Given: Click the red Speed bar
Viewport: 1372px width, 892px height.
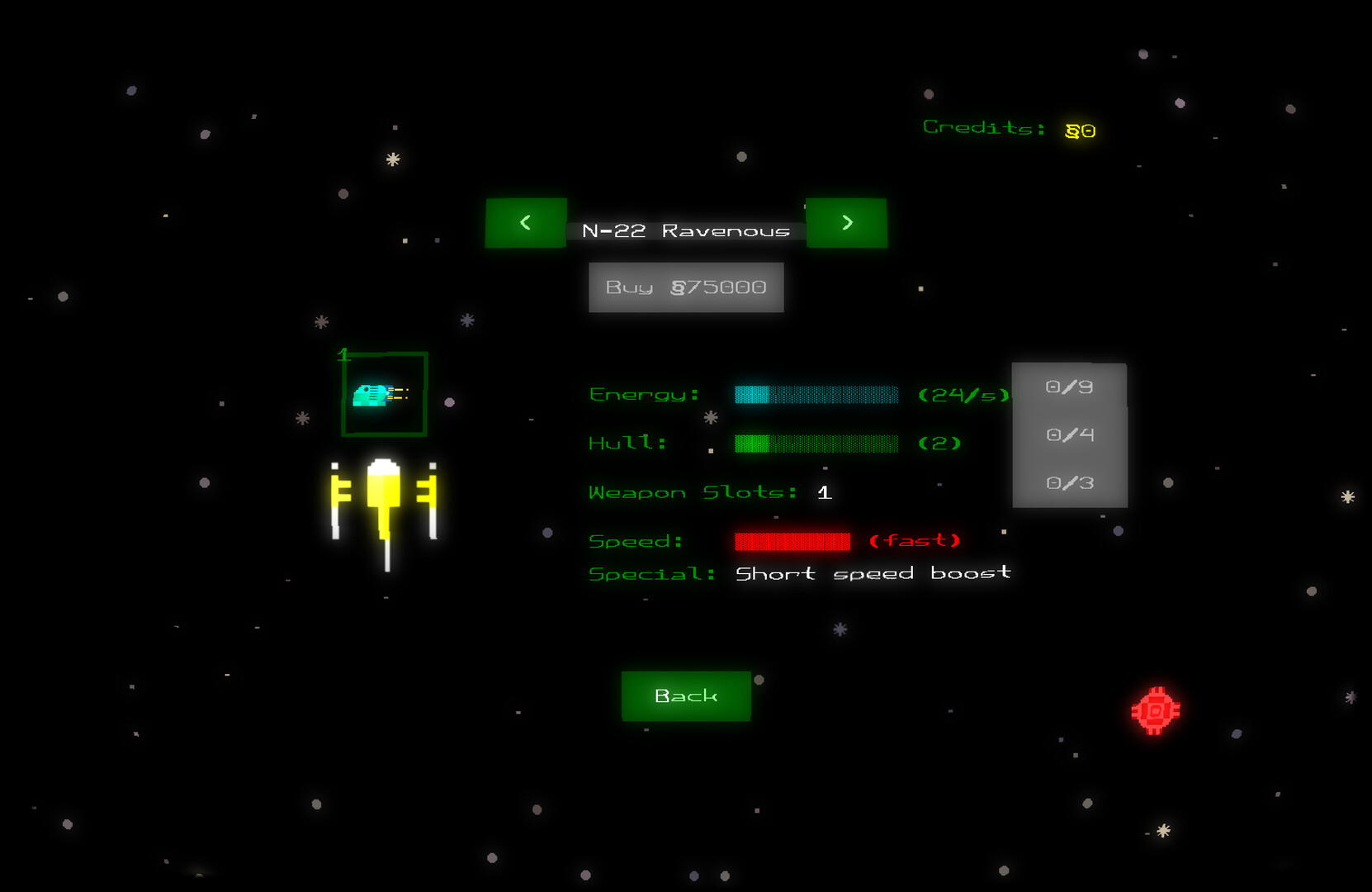Looking at the screenshot, I should tap(792, 541).
